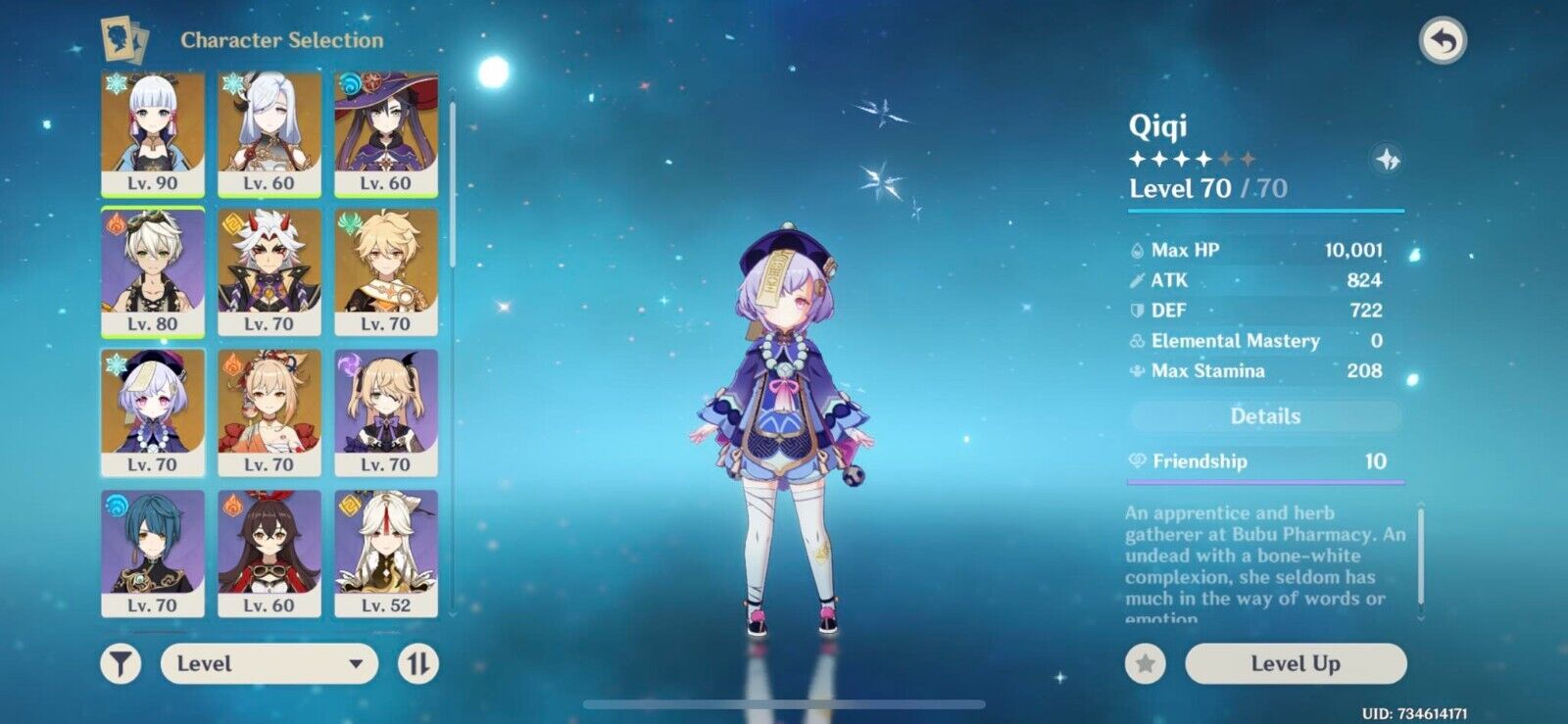Click the sort order arrows icon
This screenshot has width=1568, height=724.
pyautogui.click(x=419, y=664)
